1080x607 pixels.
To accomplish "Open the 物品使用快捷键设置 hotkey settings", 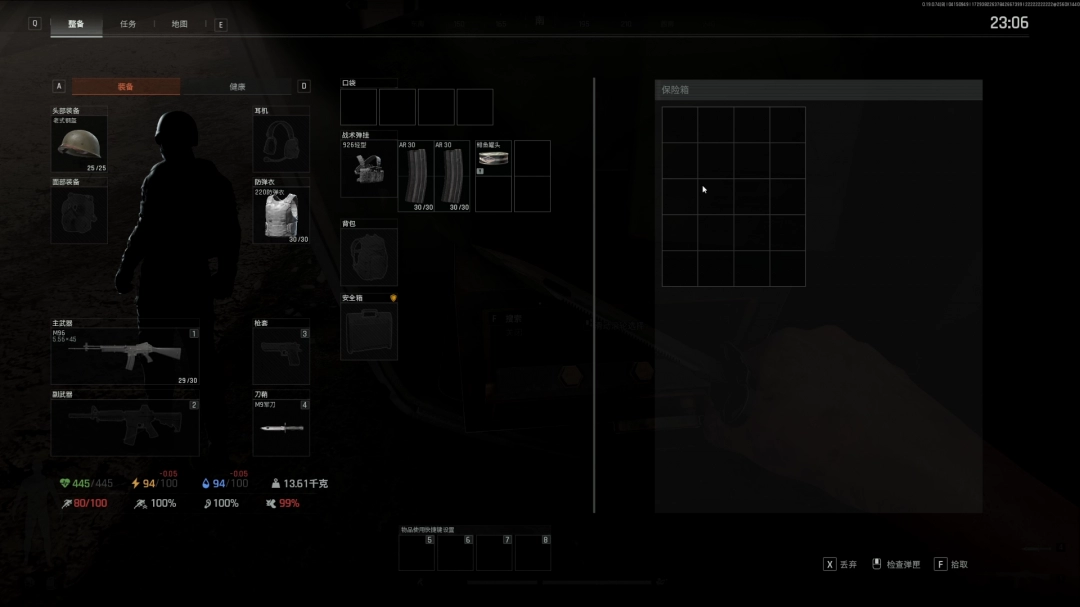I will [x=427, y=529].
